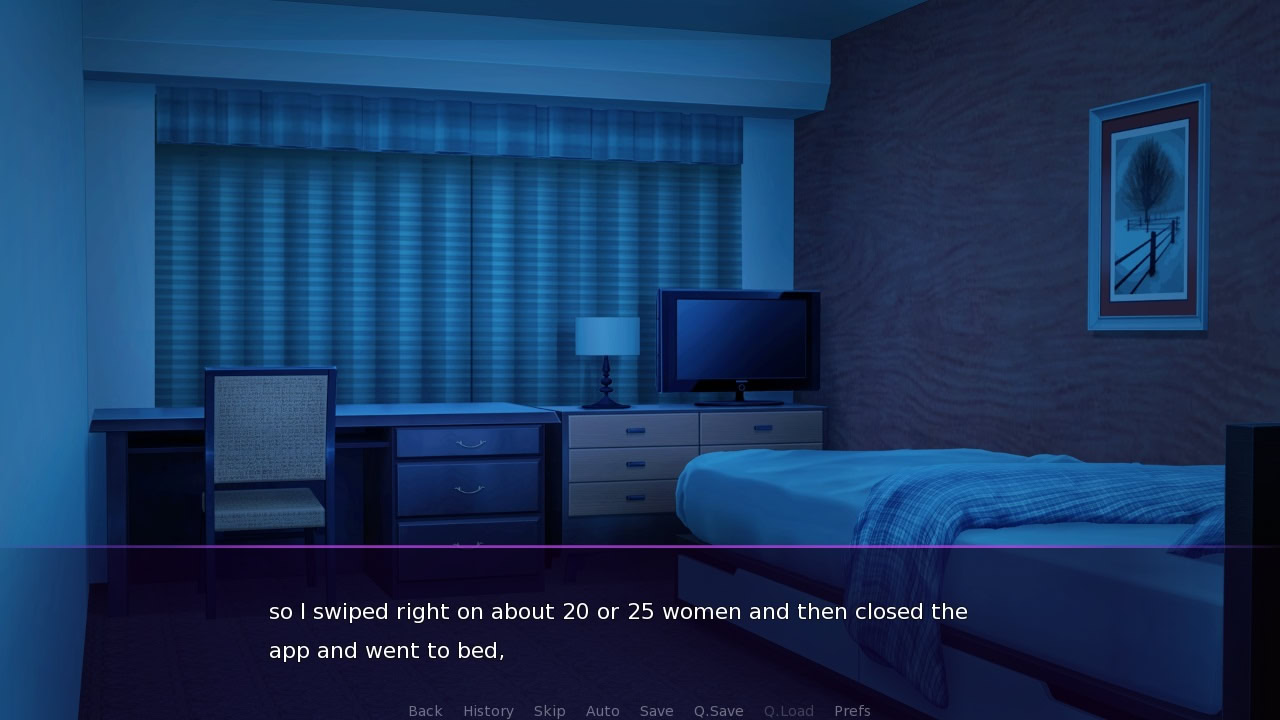The height and width of the screenshot is (720, 1280).
Task: Toggle Auto-advance reading mode
Action: point(603,711)
